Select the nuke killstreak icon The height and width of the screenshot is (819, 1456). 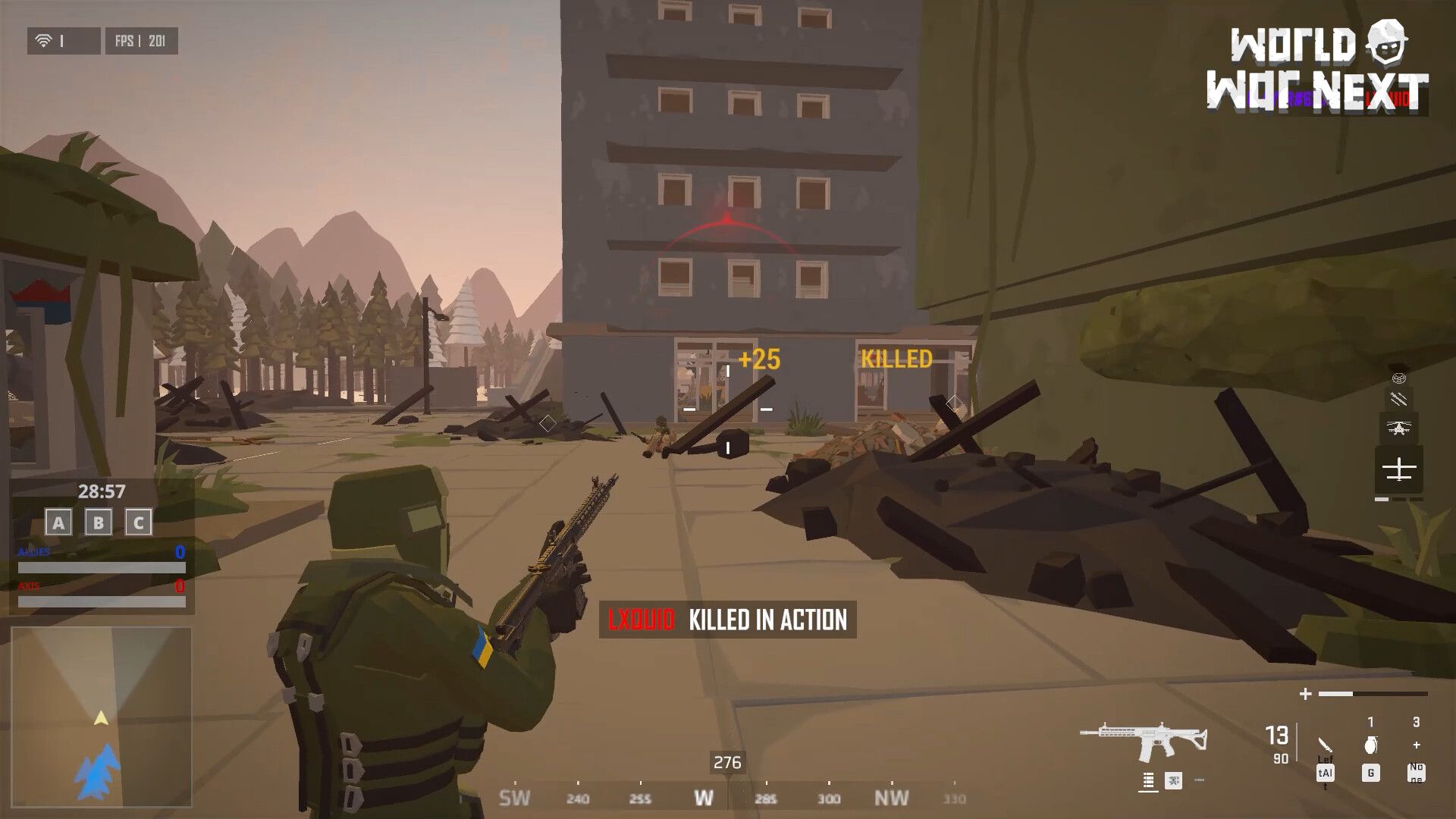coord(1399,378)
